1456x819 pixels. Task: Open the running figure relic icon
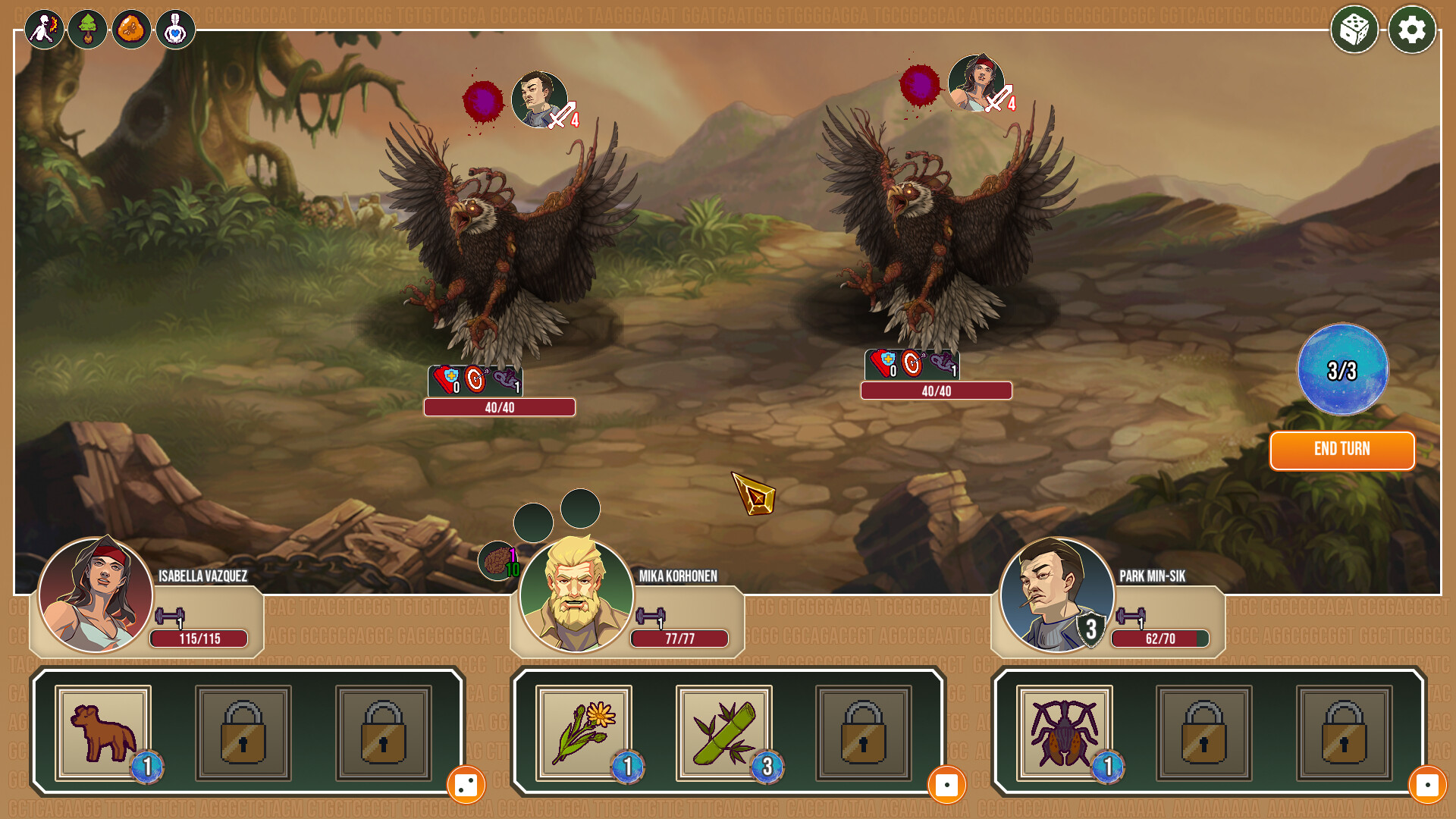coord(44,30)
